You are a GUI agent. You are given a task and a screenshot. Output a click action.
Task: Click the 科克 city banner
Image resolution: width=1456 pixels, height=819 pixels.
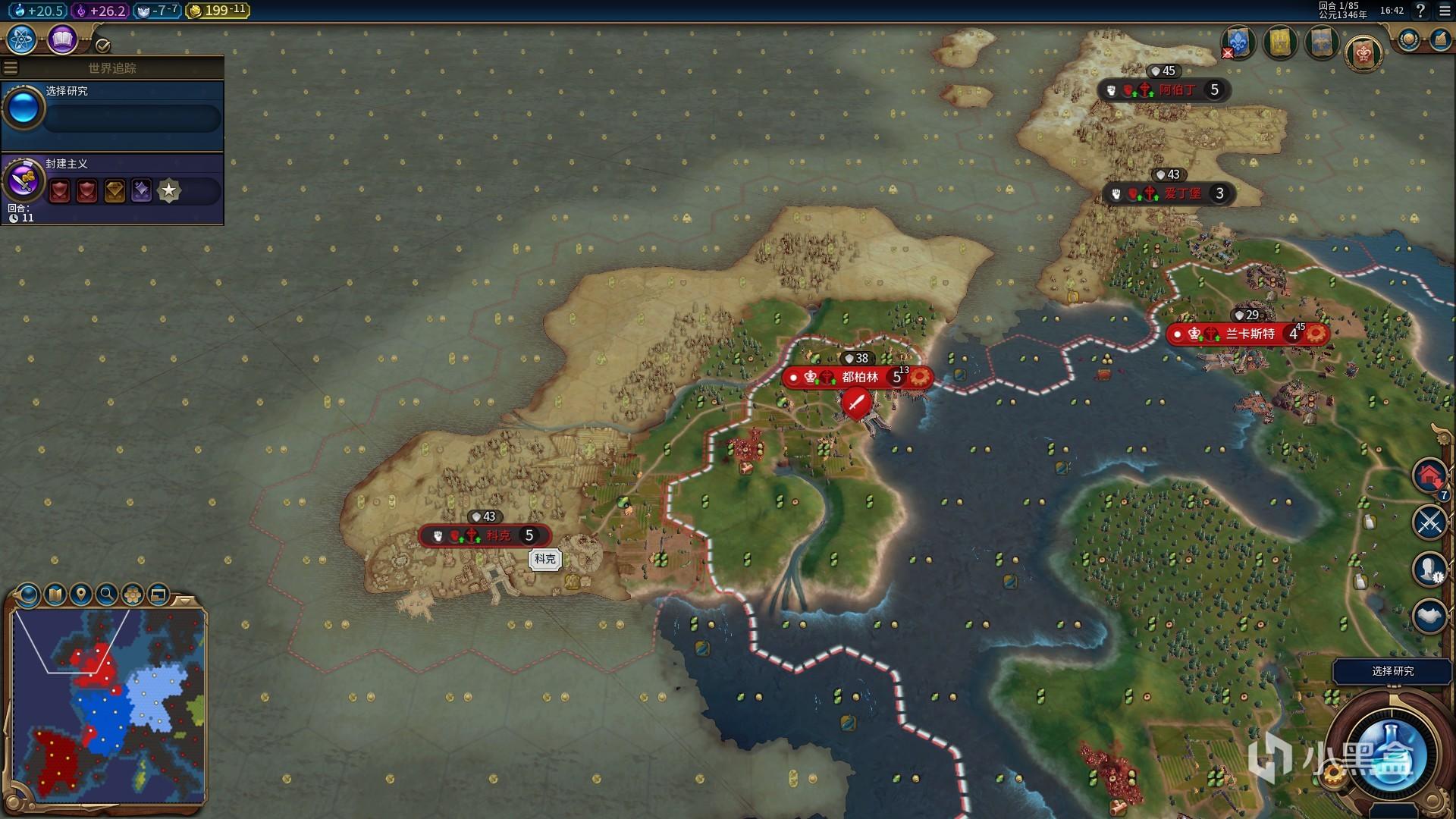click(x=485, y=535)
